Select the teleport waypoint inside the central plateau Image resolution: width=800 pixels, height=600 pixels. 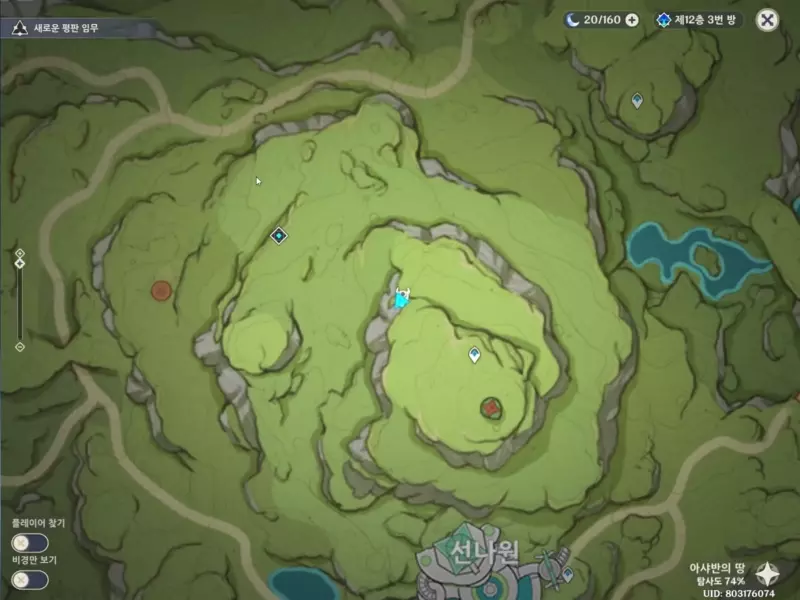pyautogui.click(x=475, y=354)
